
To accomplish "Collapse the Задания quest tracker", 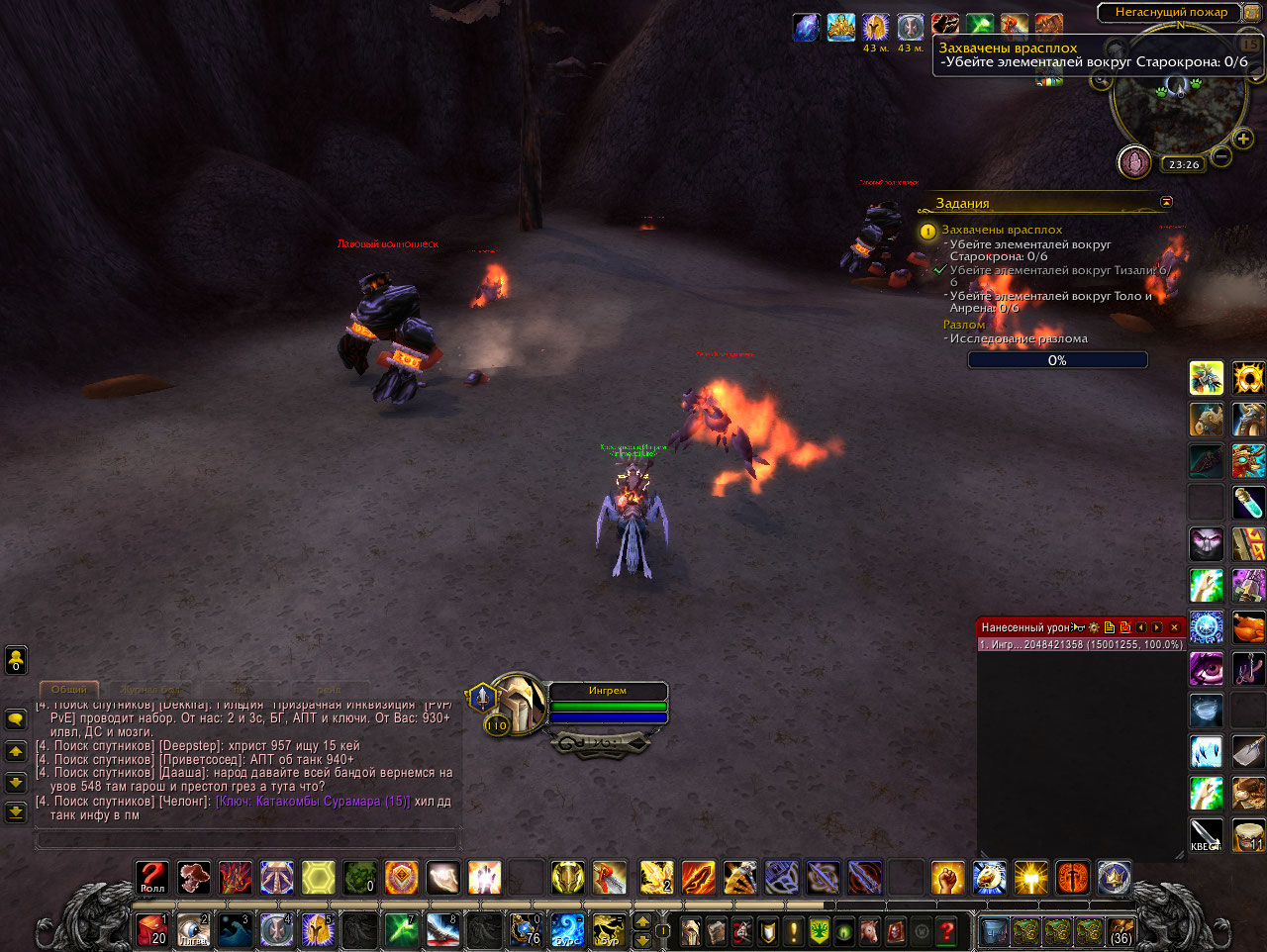I will coord(1166,202).
